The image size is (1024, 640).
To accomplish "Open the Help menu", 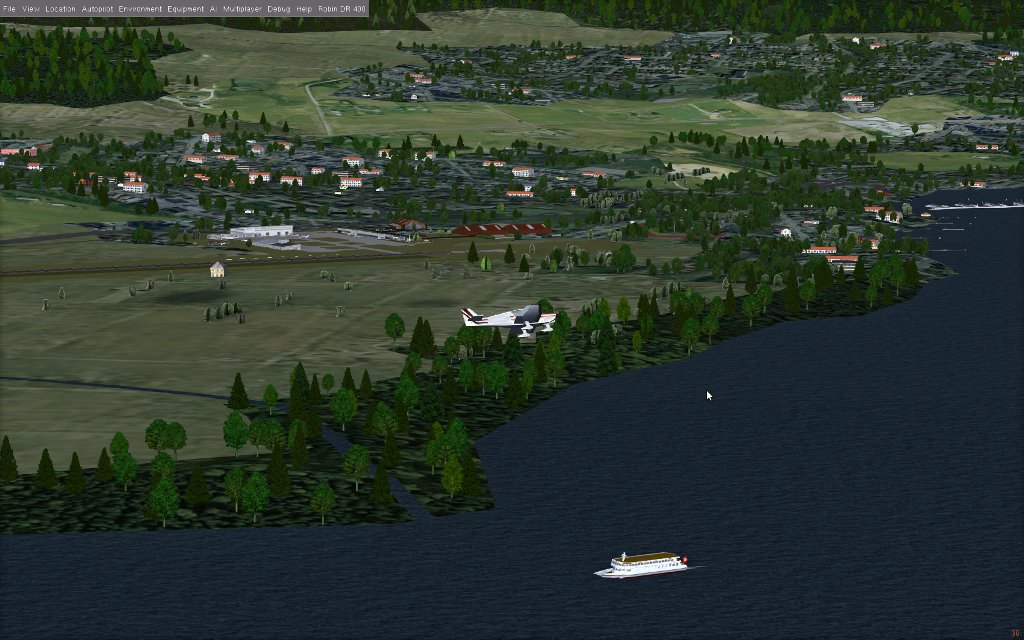I will 304,8.
